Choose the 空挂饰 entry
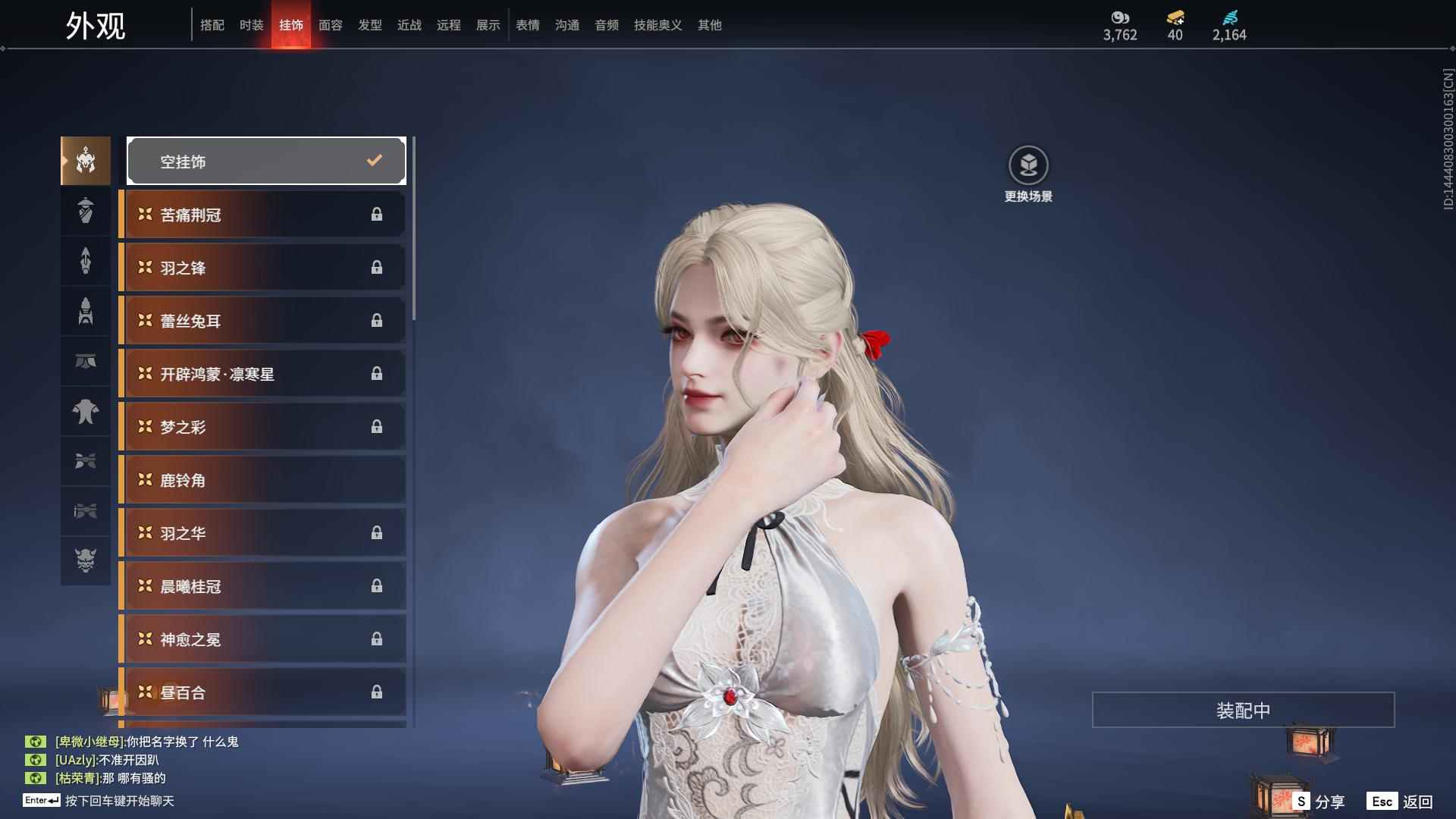1456x819 pixels. 266,161
